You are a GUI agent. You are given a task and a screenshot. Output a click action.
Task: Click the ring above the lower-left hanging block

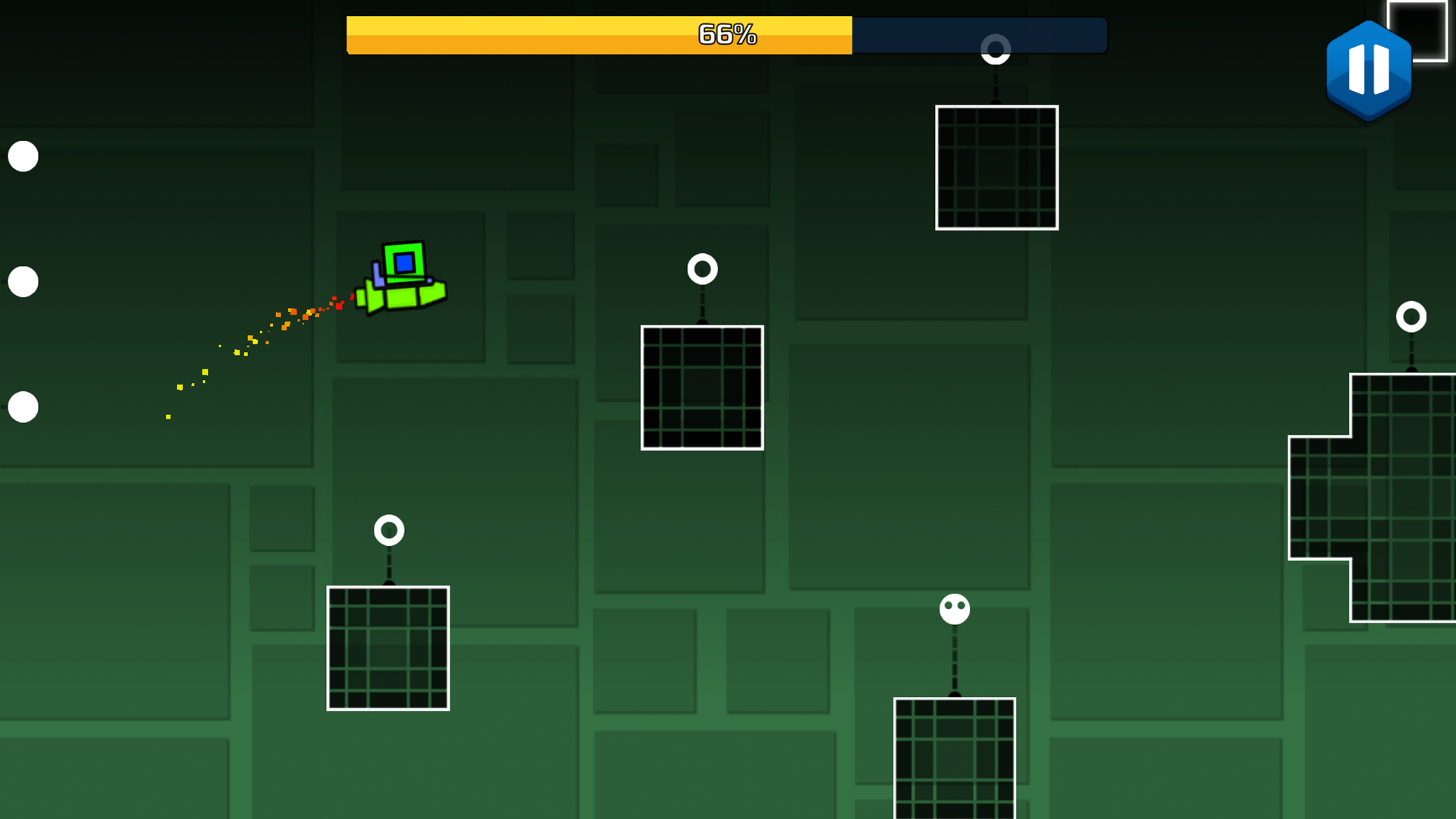click(389, 530)
